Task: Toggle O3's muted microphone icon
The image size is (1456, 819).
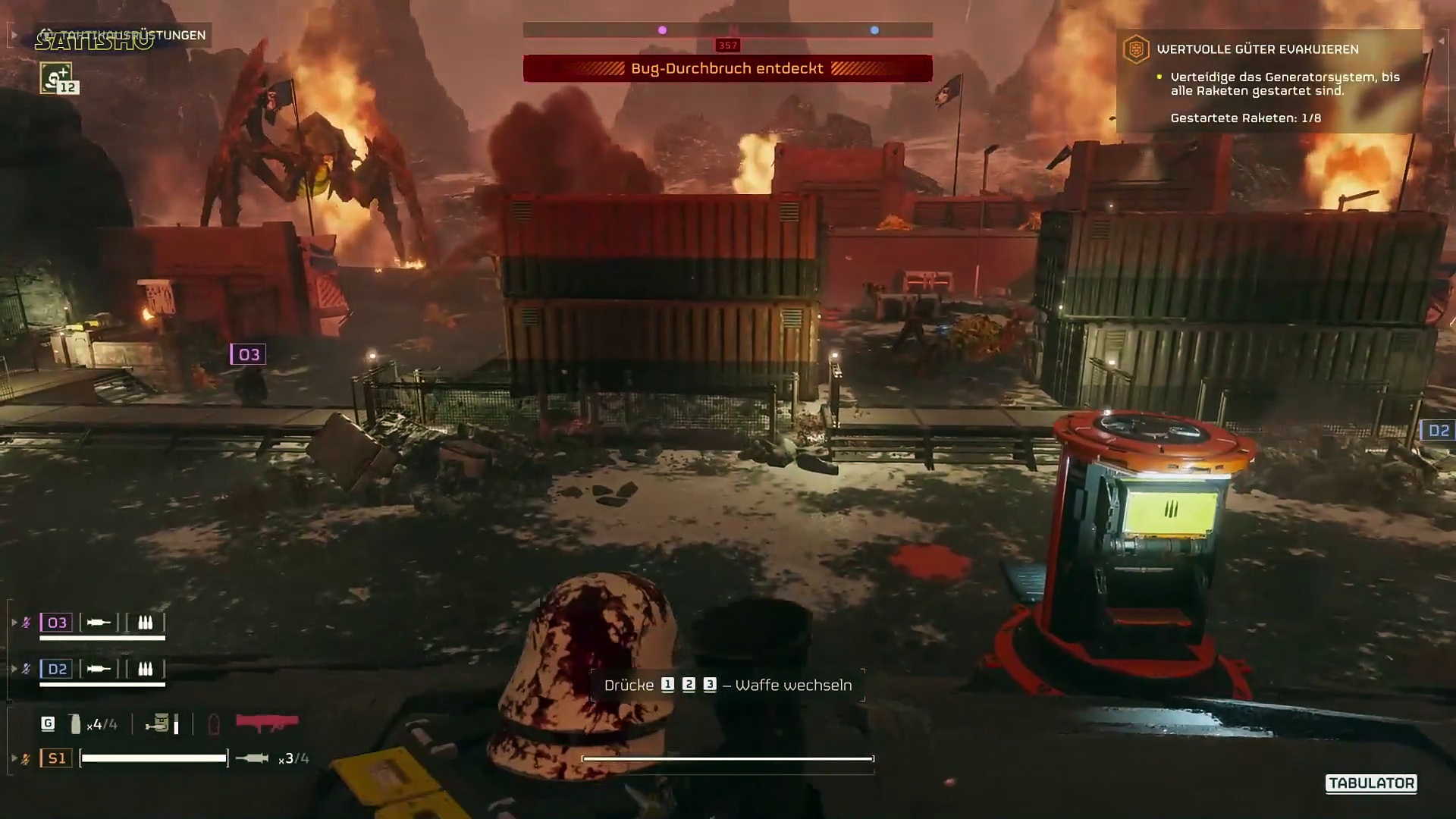Action: 27,623
